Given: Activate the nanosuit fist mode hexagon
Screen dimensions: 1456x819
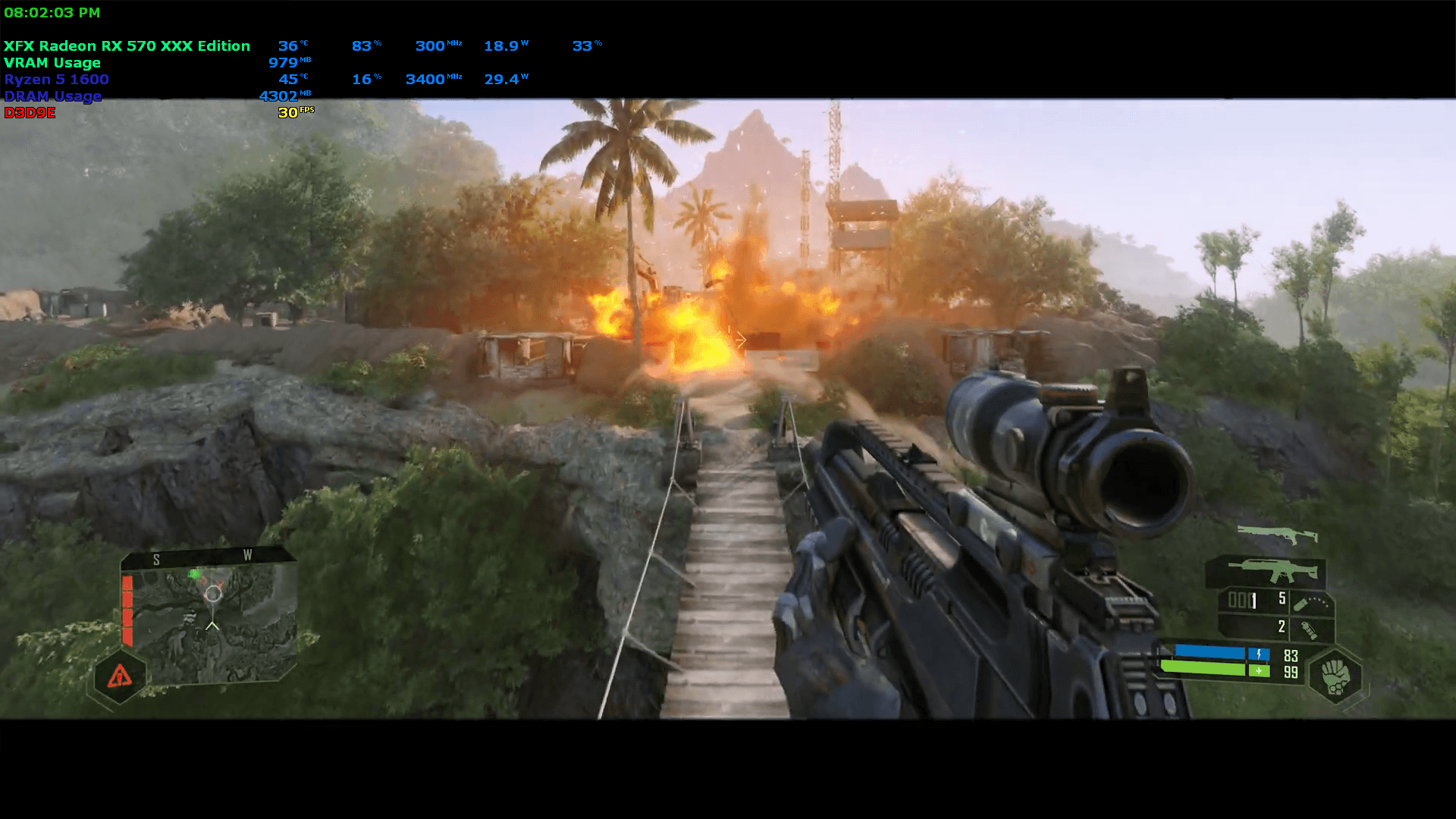Looking at the screenshot, I should point(1335,675).
